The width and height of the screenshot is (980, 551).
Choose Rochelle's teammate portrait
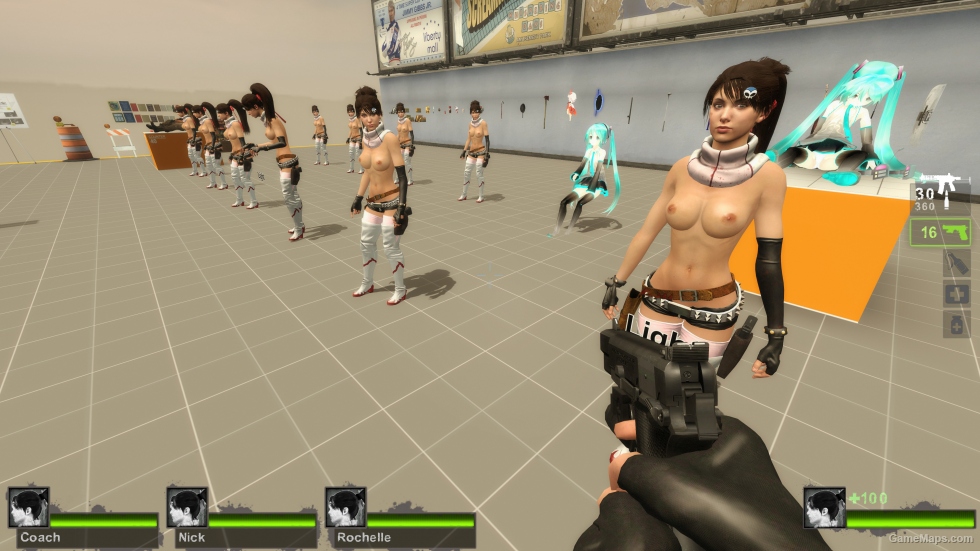point(345,507)
